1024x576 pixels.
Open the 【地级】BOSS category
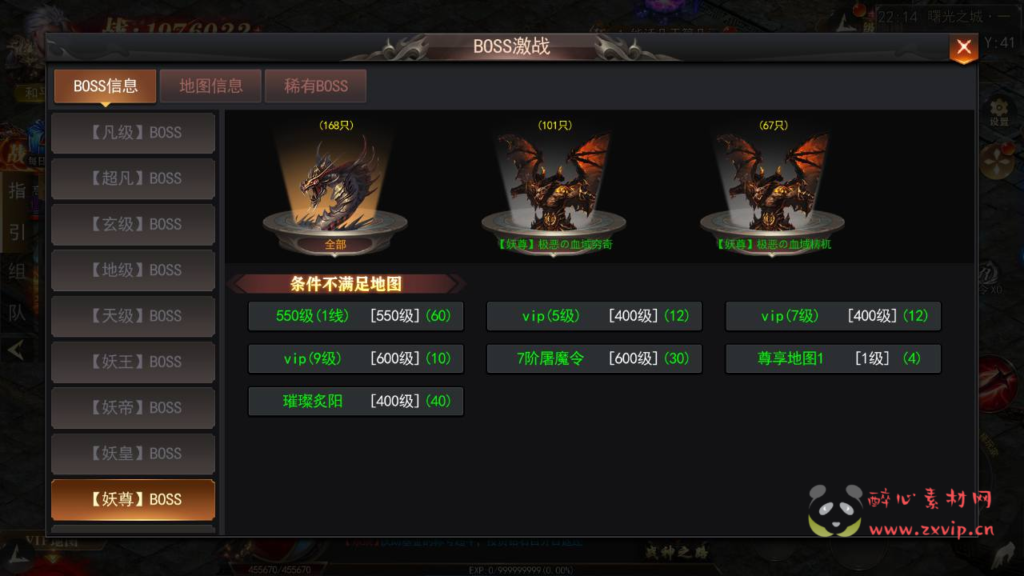point(133,270)
